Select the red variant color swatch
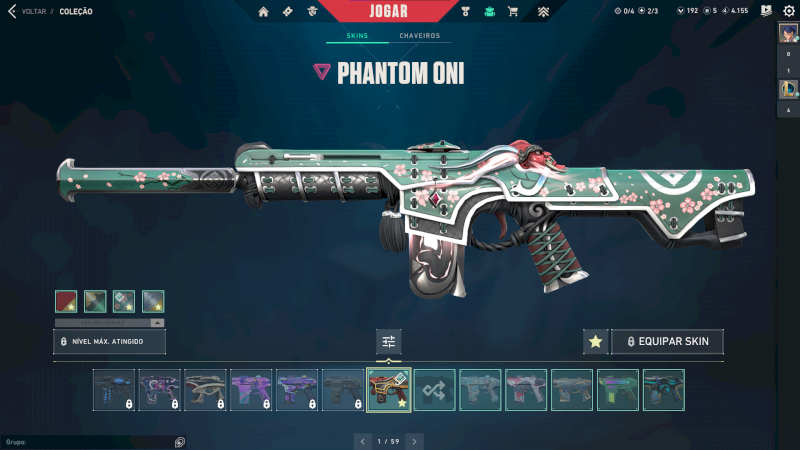This screenshot has height=450, width=800. coord(66,301)
